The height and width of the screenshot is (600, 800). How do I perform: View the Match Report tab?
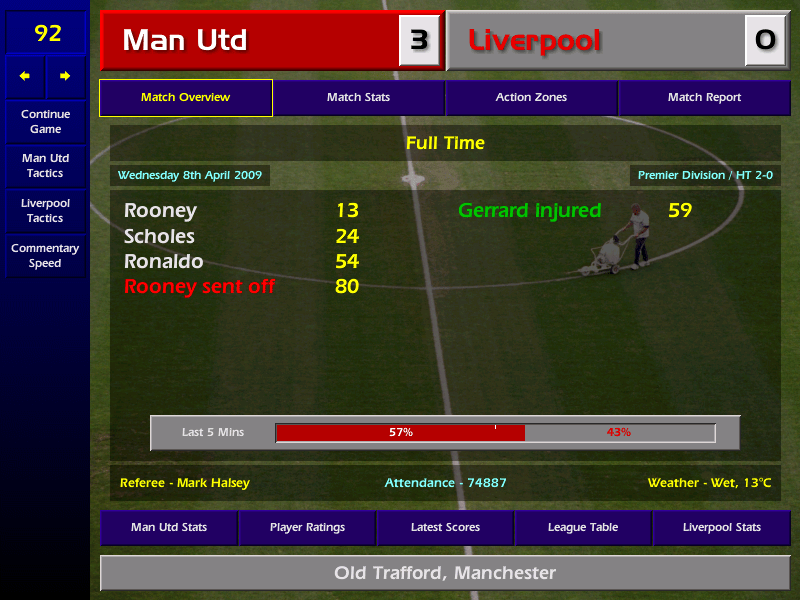coord(704,98)
